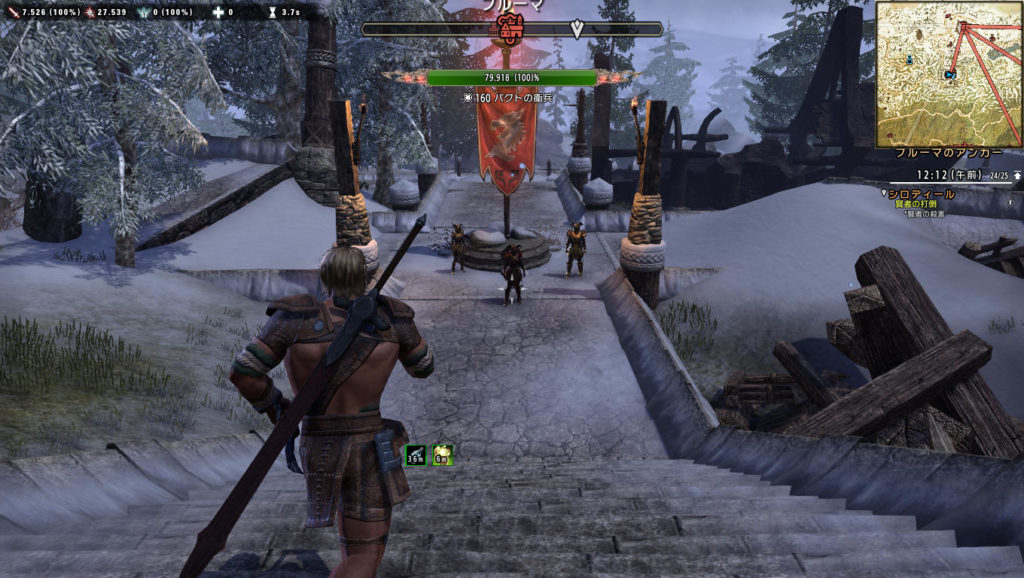The image size is (1024, 578).
Task: Click the up arrow icon beside 24/25
Action: coord(1017,174)
